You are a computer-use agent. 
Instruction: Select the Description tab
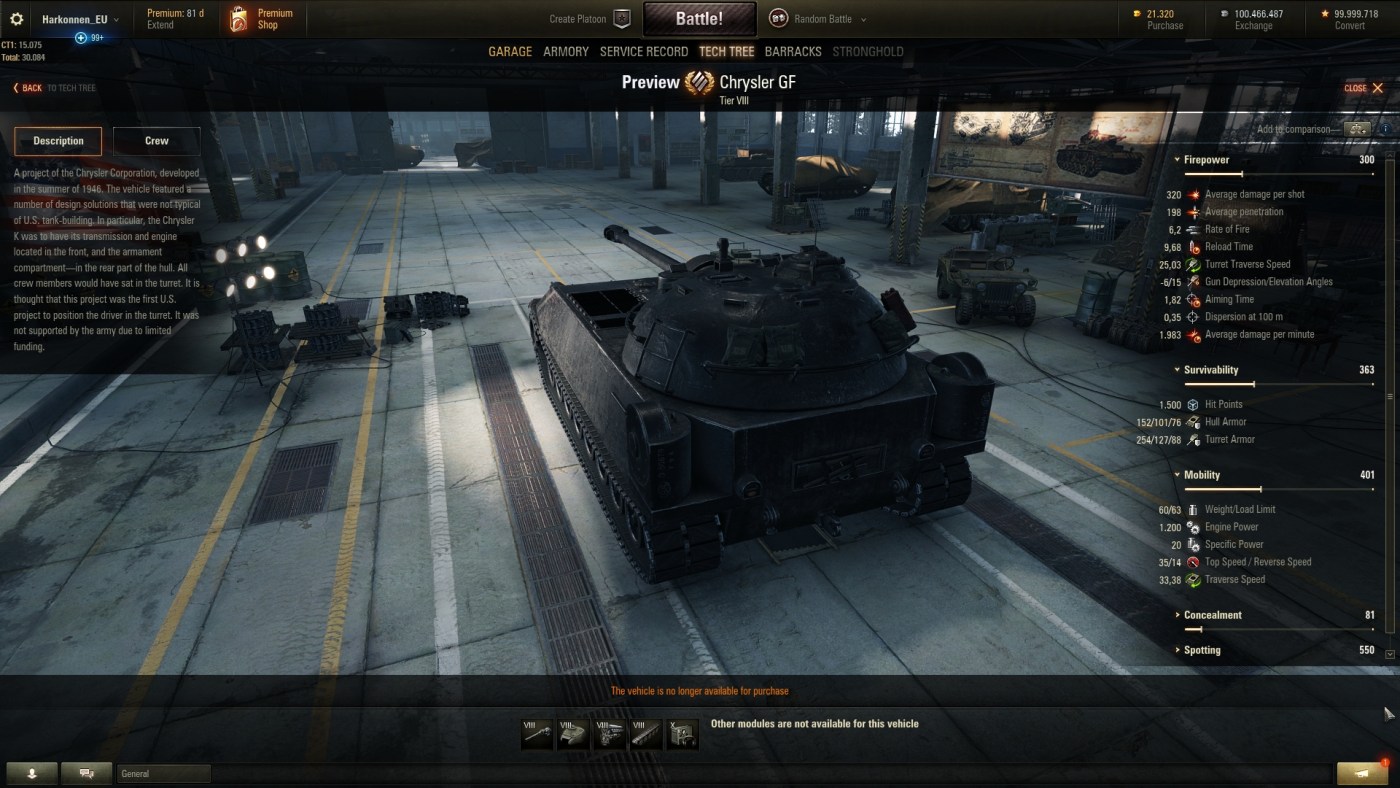pos(58,141)
